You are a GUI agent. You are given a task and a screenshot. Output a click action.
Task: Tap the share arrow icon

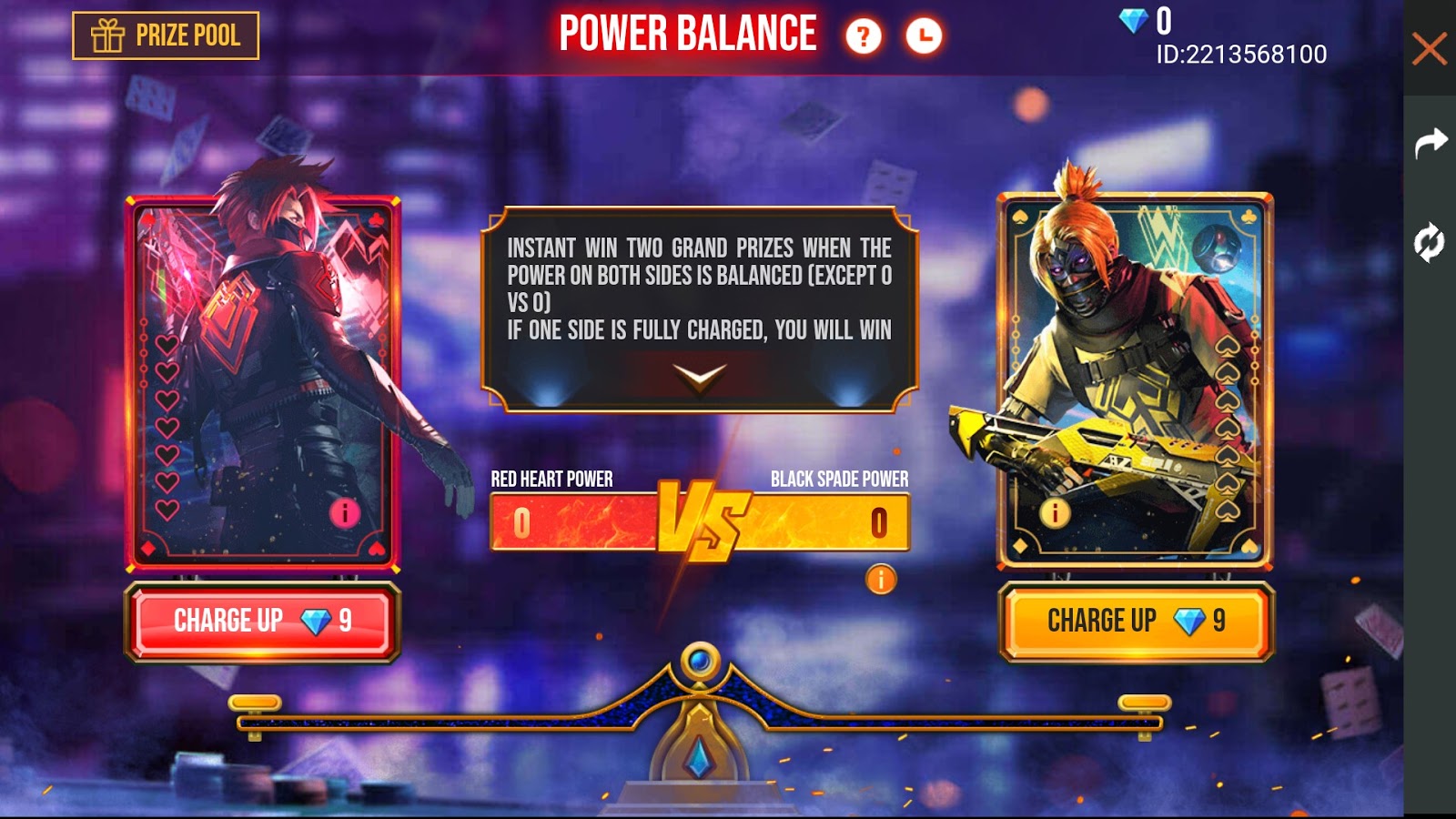tap(1431, 141)
